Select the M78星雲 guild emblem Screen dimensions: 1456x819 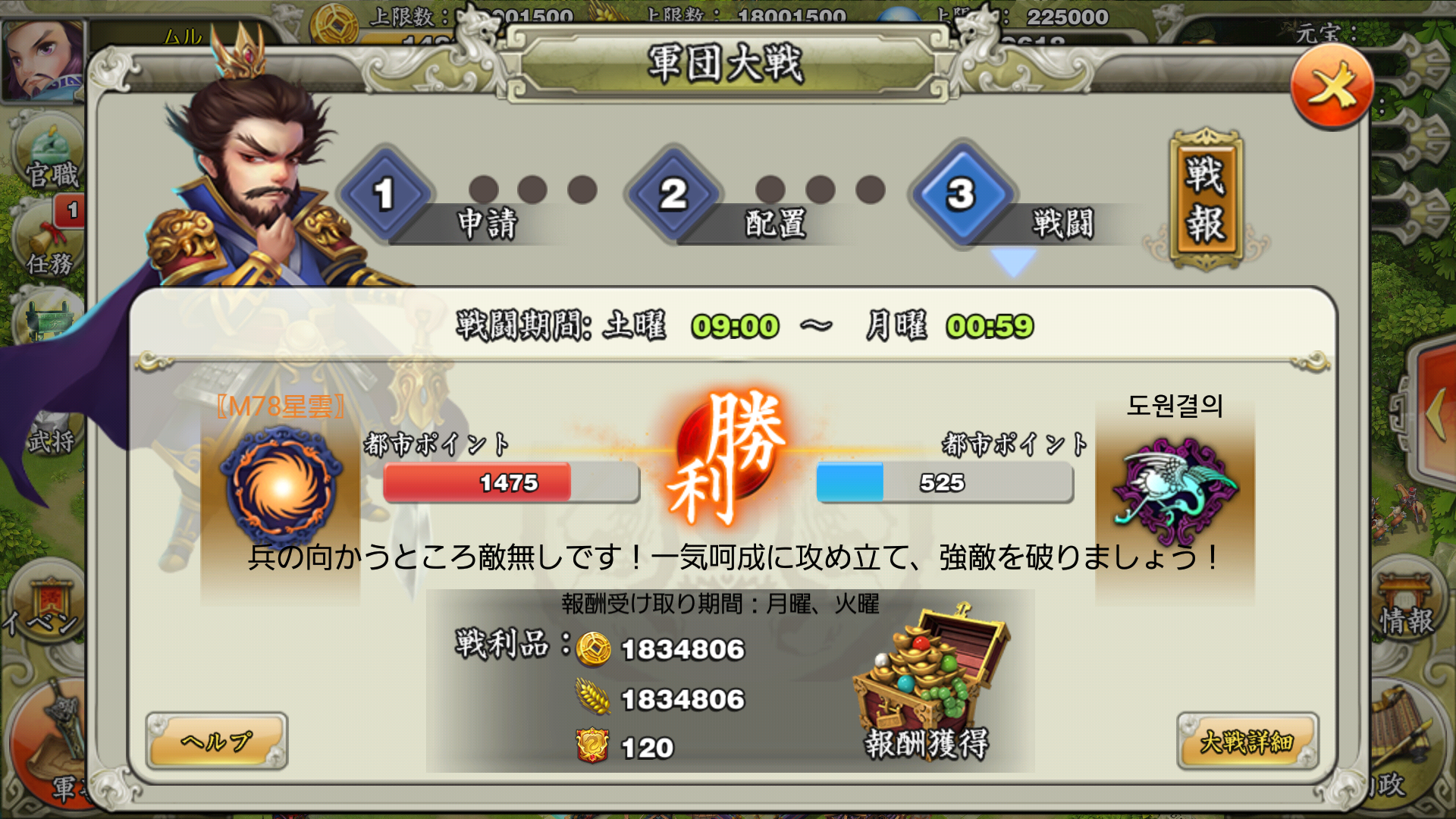[x=281, y=485]
